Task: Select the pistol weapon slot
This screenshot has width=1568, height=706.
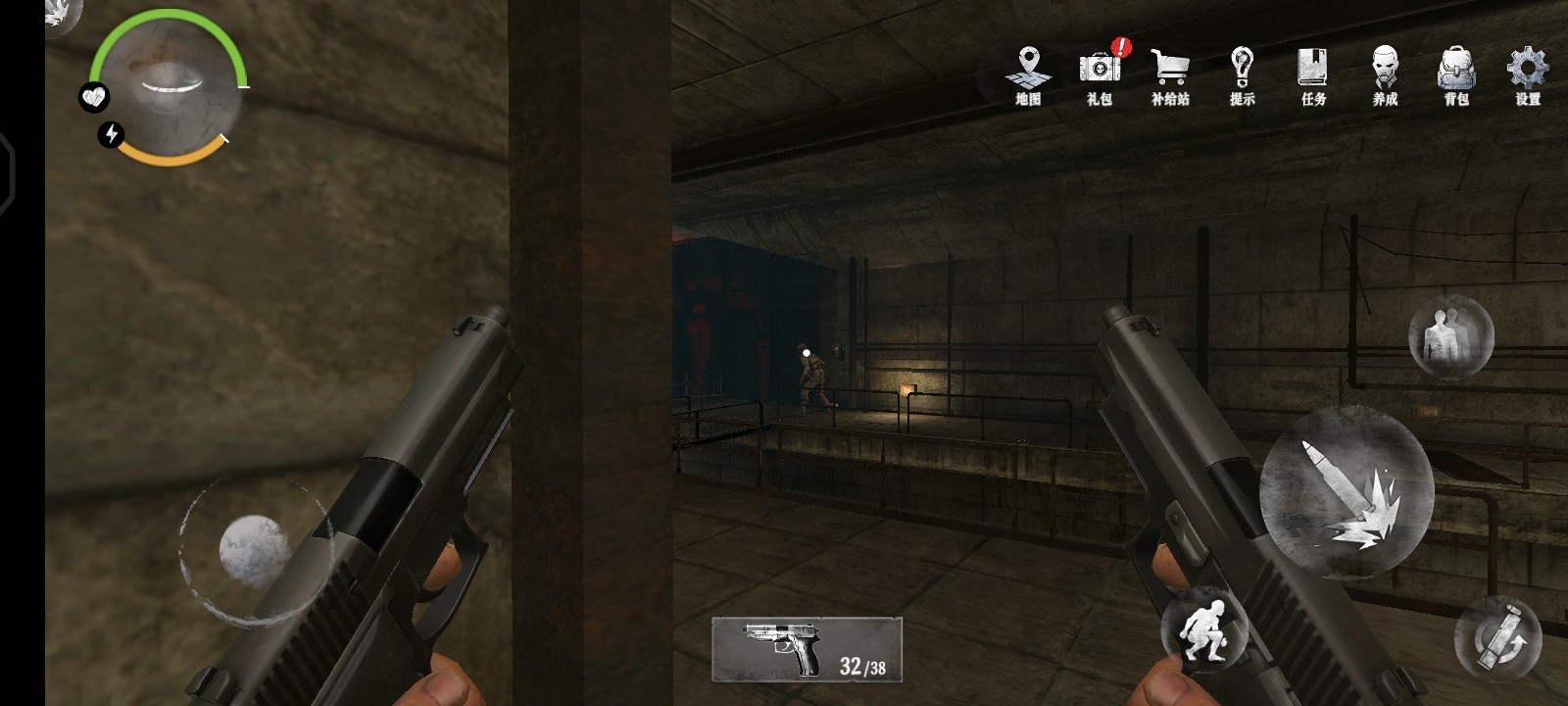Action: click(807, 649)
